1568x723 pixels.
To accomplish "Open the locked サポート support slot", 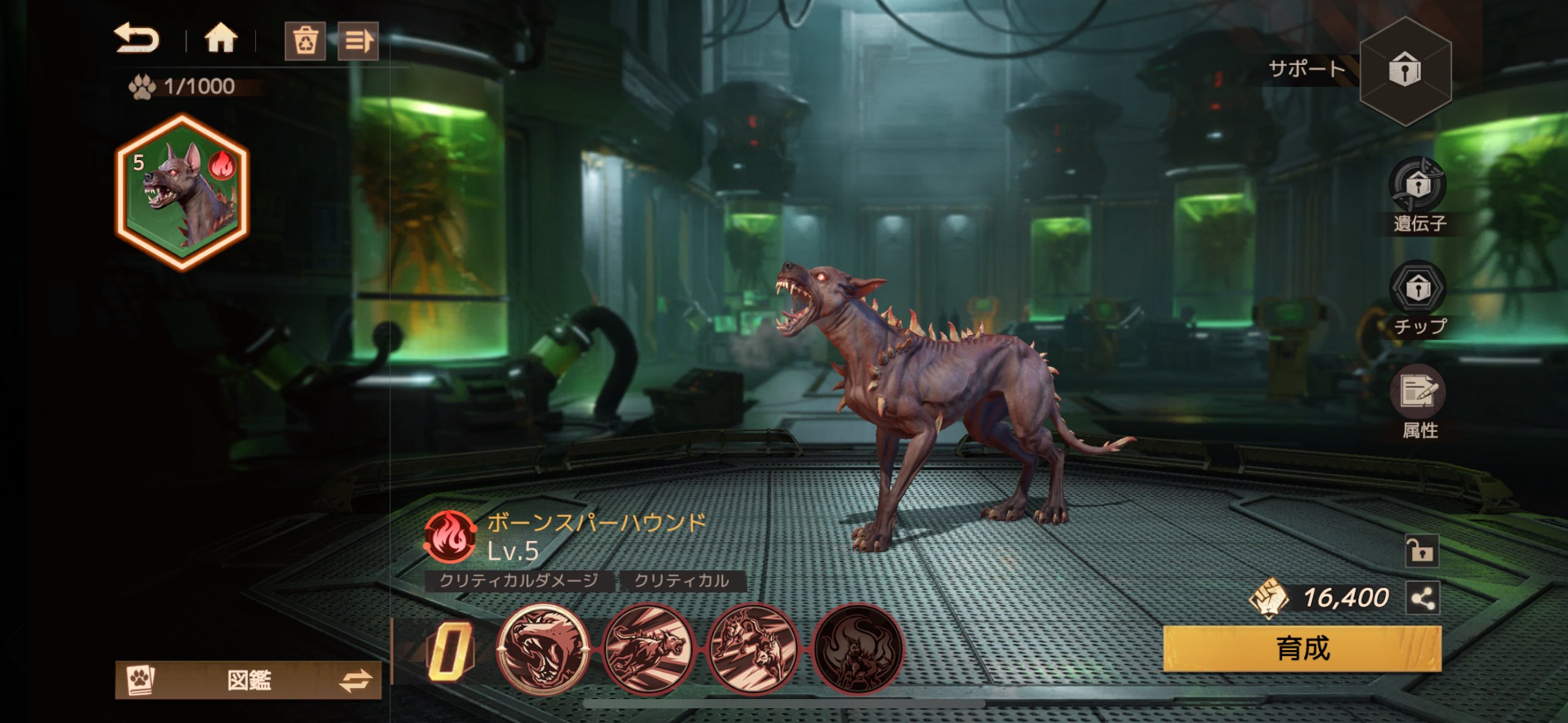I will [1405, 70].
